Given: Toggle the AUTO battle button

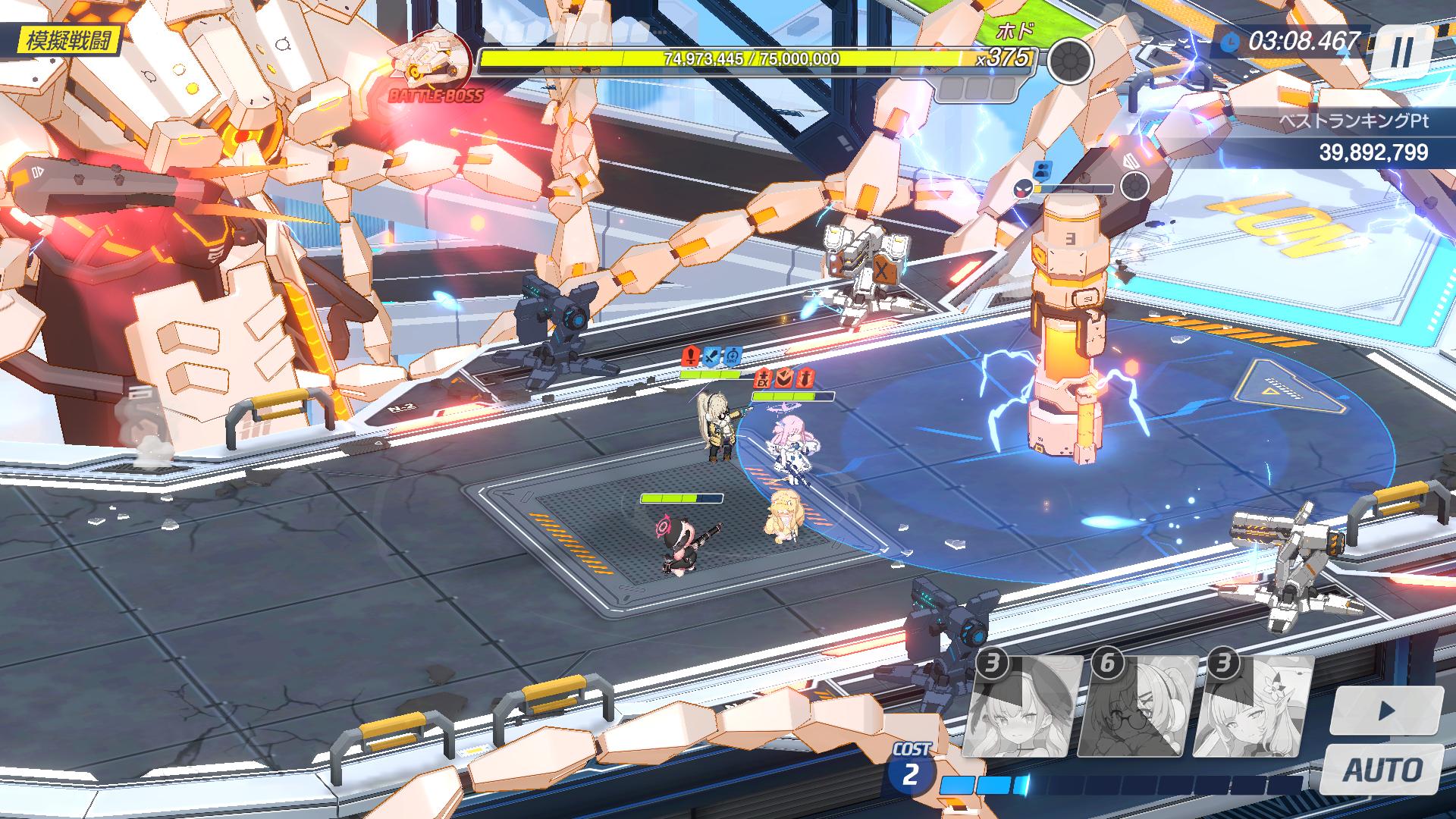Looking at the screenshot, I should [x=1382, y=770].
